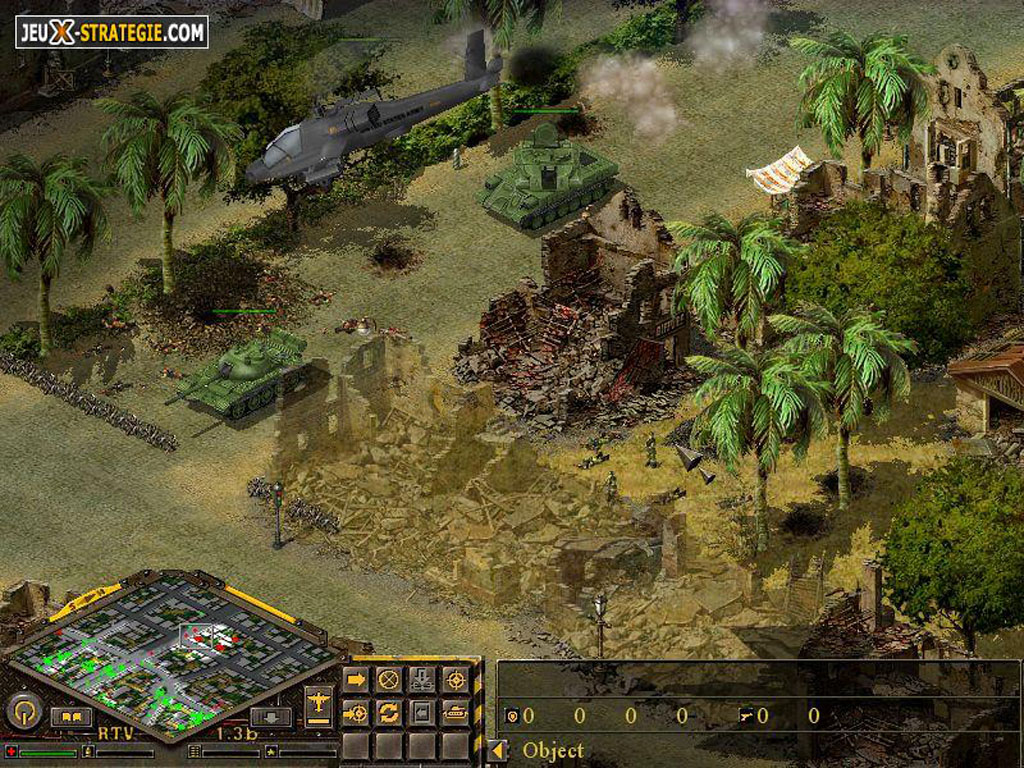
Task: Open the menu with the power button
Action: tap(24, 711)
